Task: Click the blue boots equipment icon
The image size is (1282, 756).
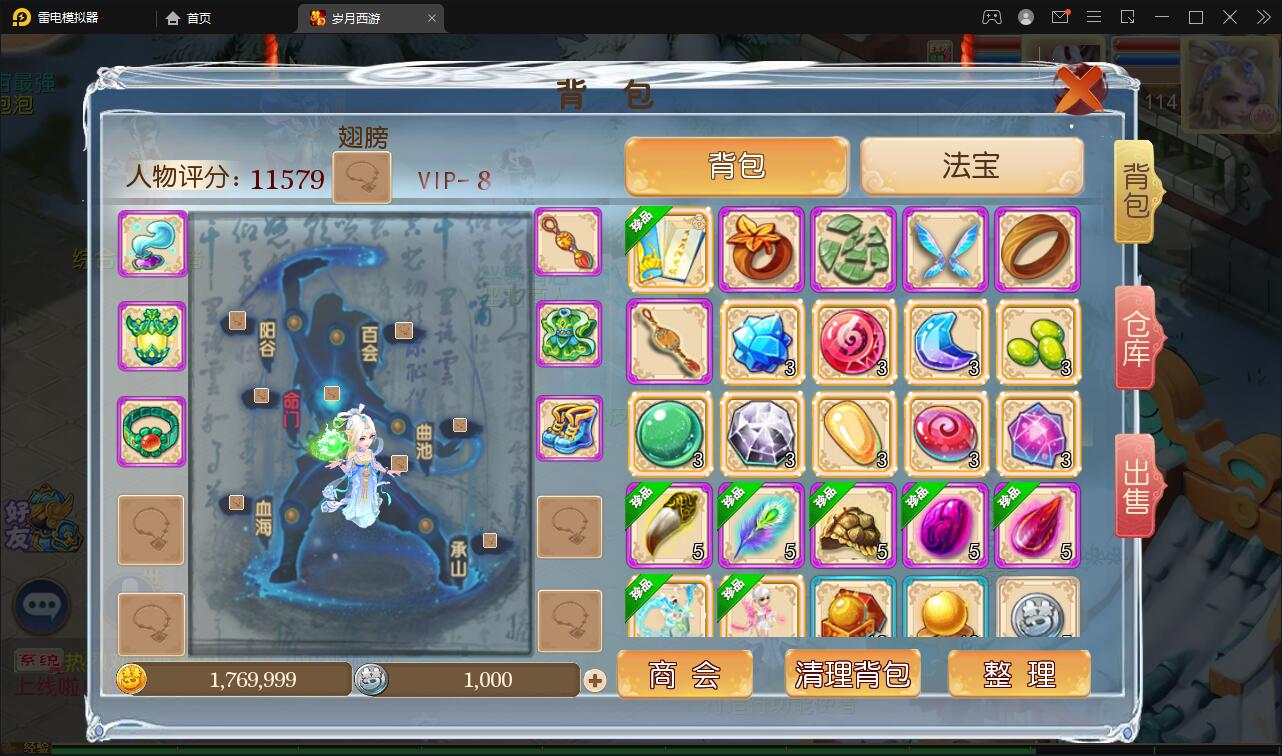Action: [568, 430]
